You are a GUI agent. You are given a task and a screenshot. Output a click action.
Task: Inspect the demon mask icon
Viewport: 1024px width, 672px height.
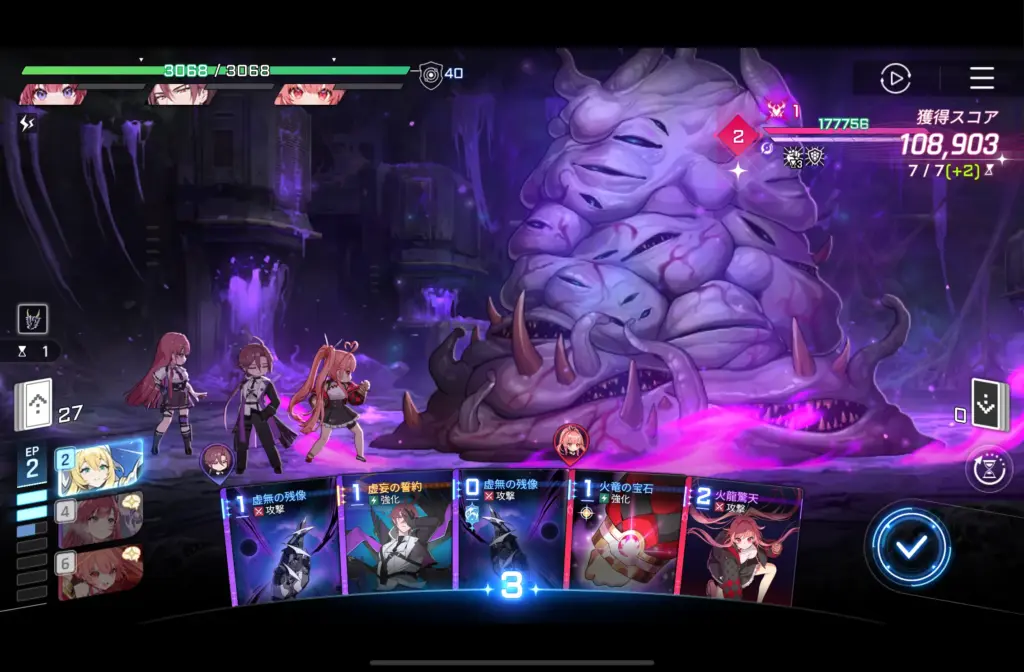point(32,319)
